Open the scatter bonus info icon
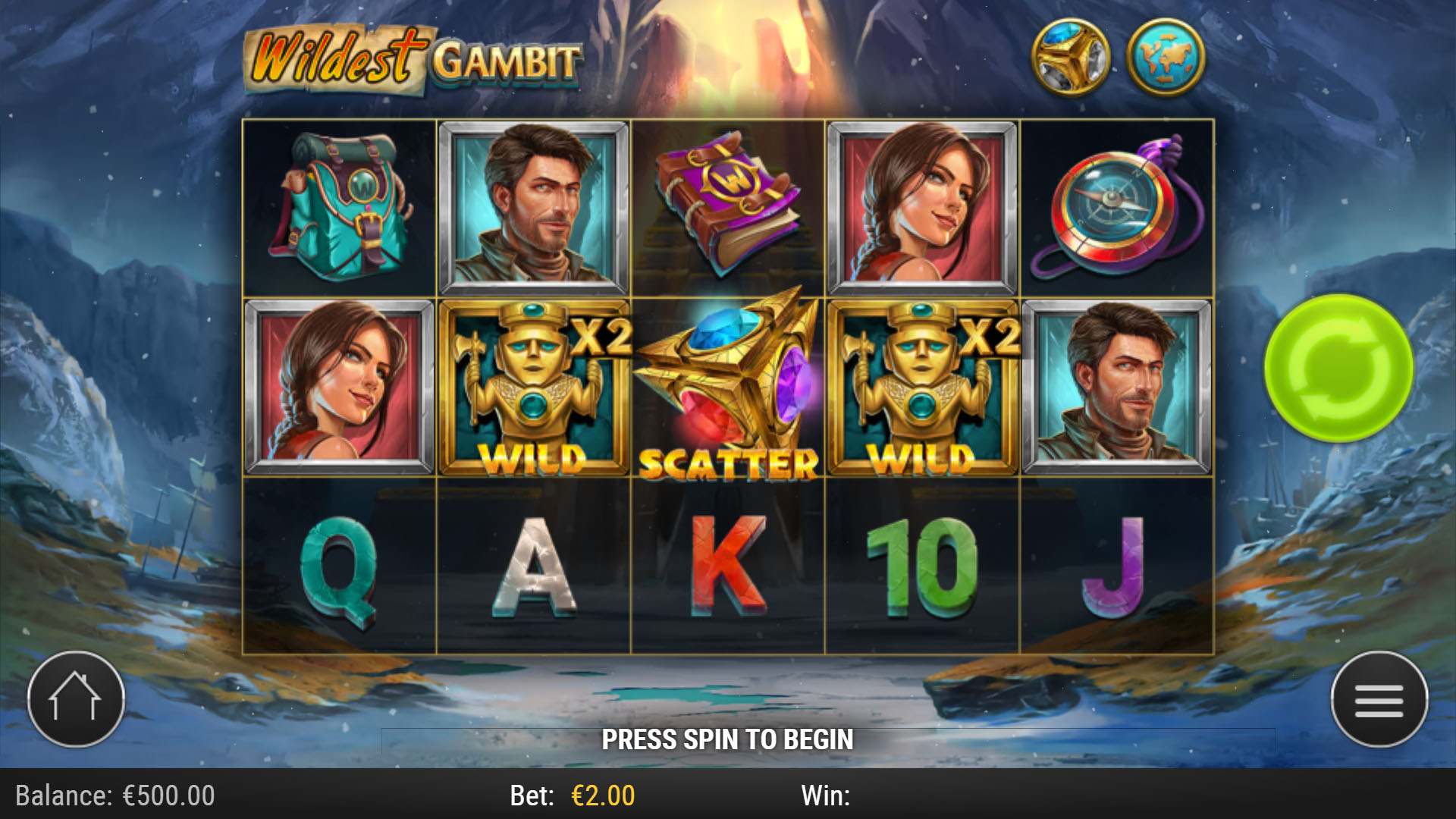Viewport: 1456px width, 819px height. (x=1073, y=57)
